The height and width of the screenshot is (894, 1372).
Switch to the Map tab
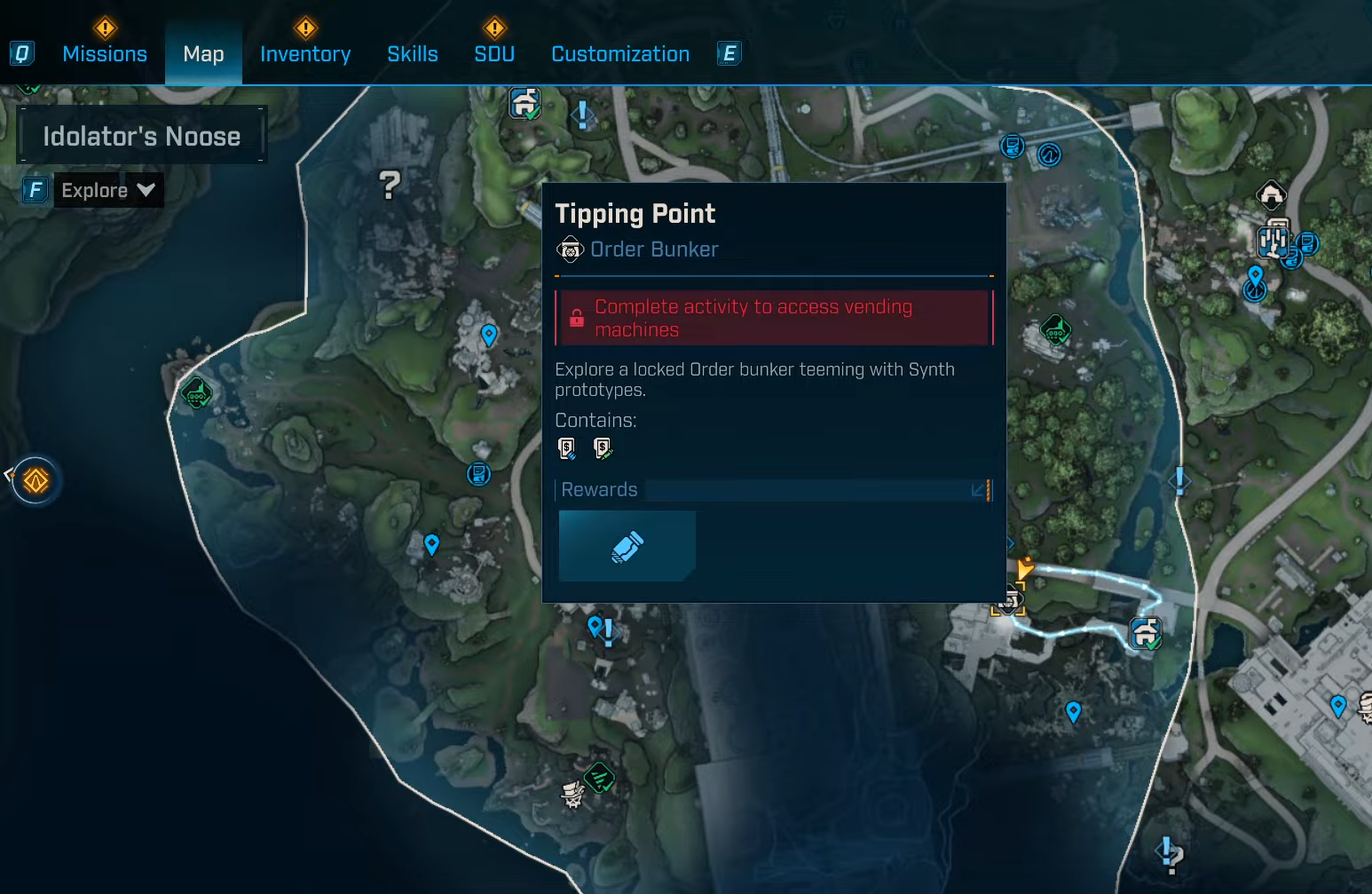(203, 54)
